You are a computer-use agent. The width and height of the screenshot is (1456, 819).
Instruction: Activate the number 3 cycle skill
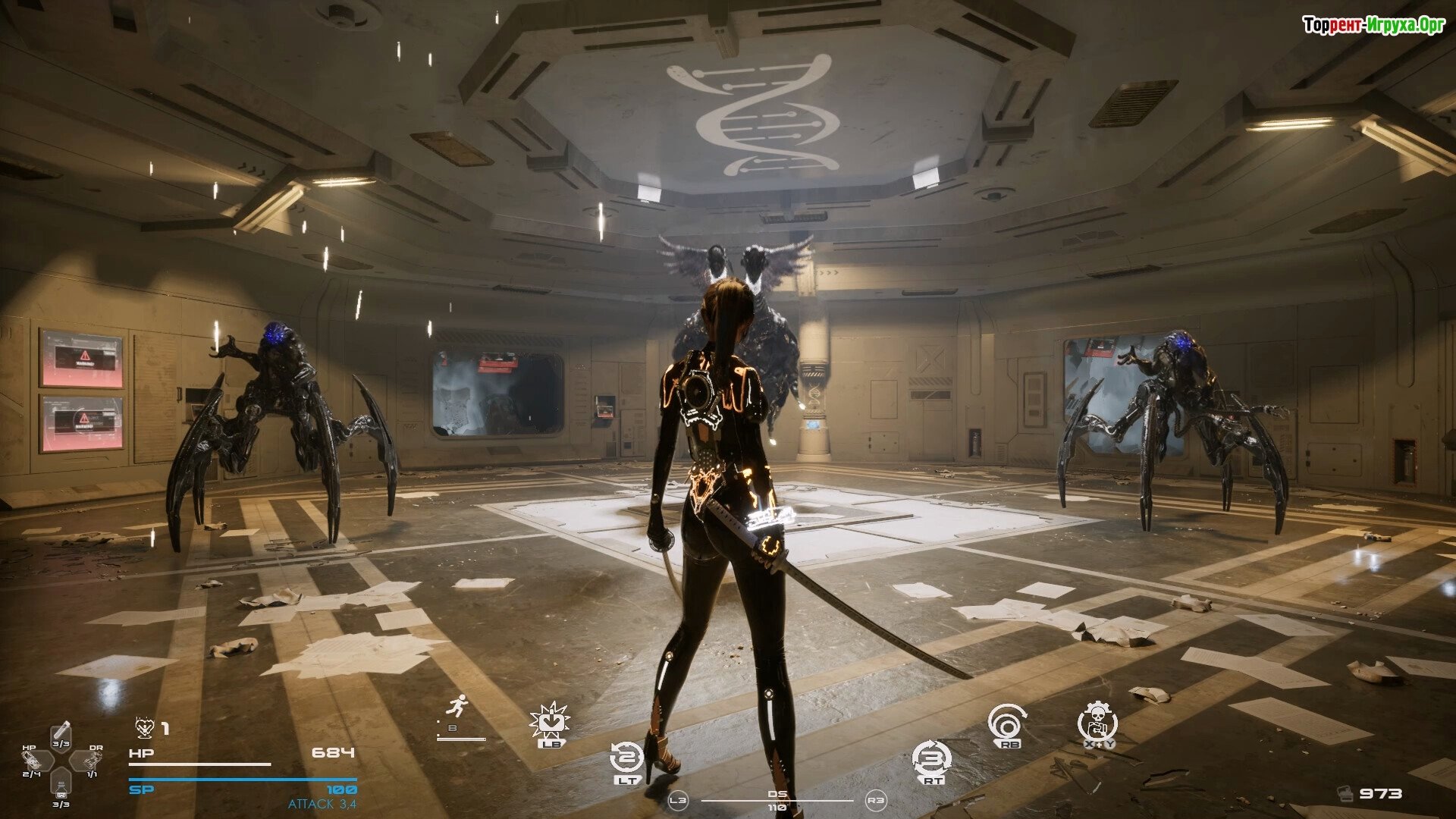[x=932, y=758]
